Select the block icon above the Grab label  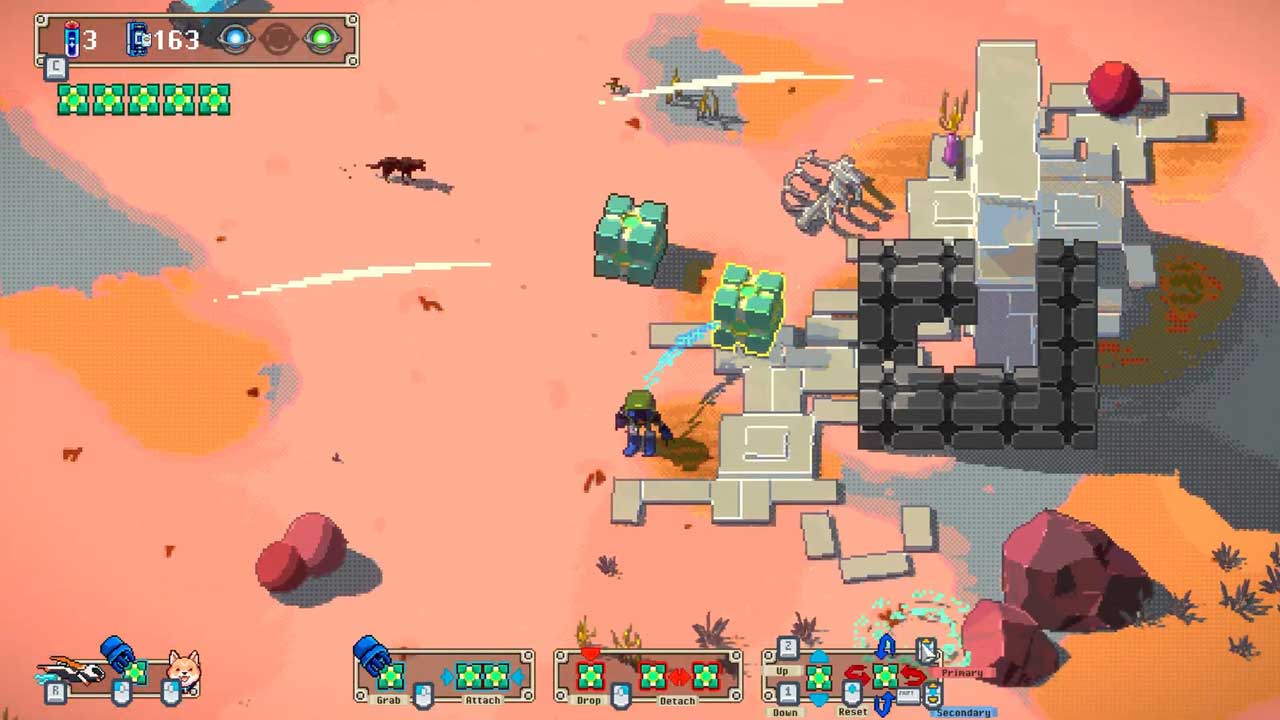coord(389,675)
